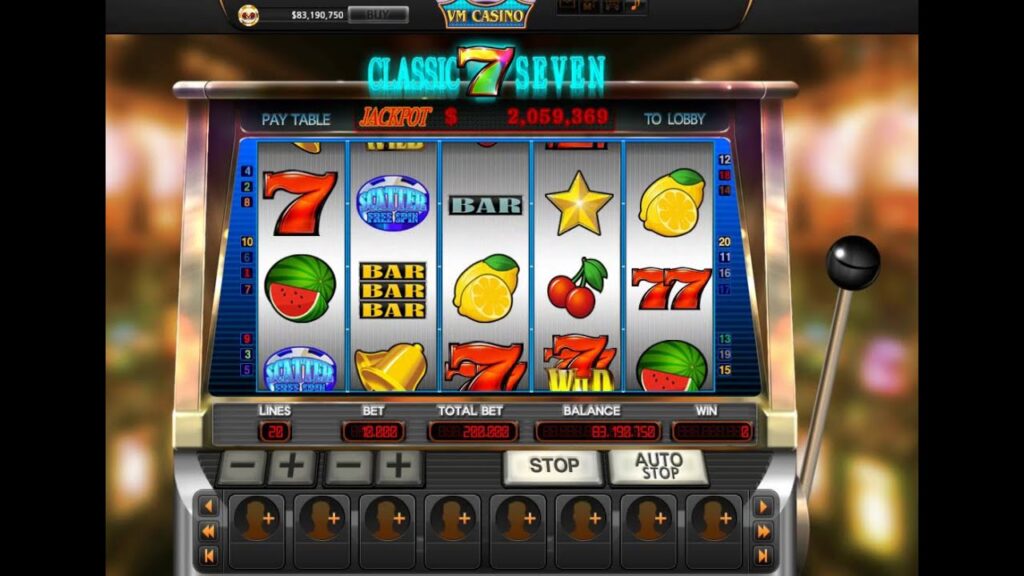The image size is (1024, 576).
Task: Jump to the first page of friends
Action: pyautogui.click(x=209, y=556)
